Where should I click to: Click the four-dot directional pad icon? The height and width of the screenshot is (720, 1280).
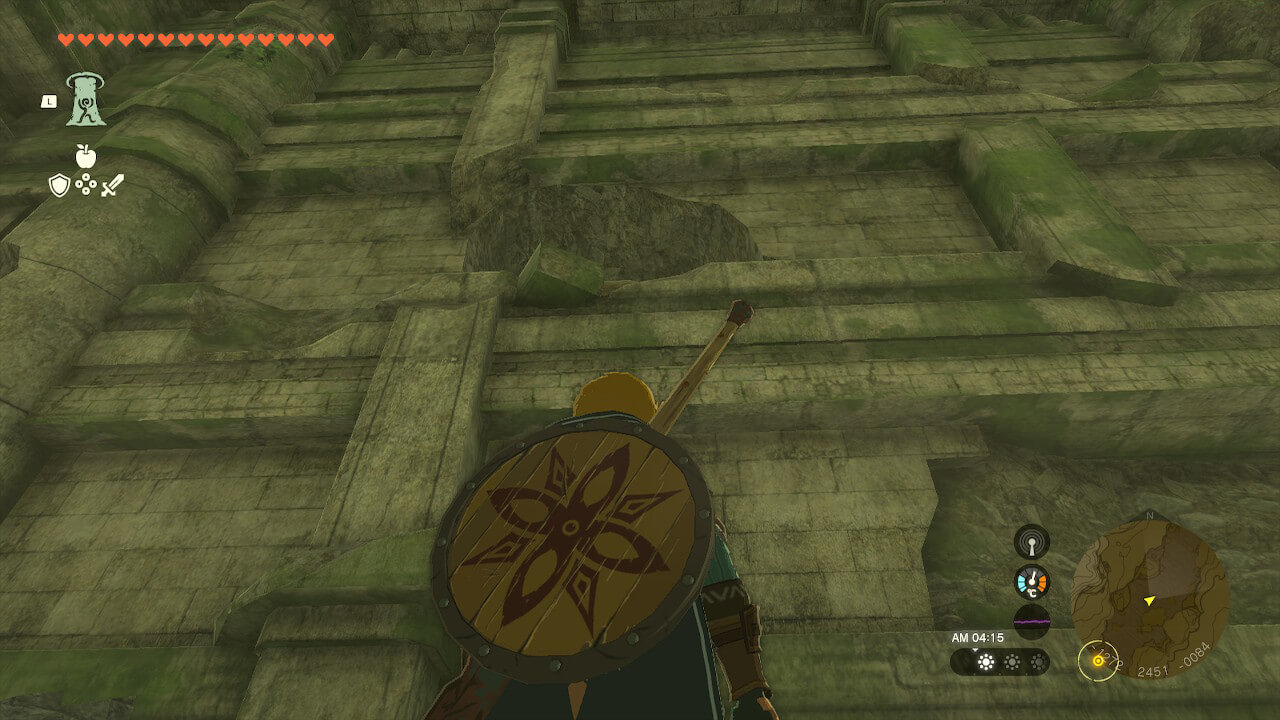click(85, 185)
